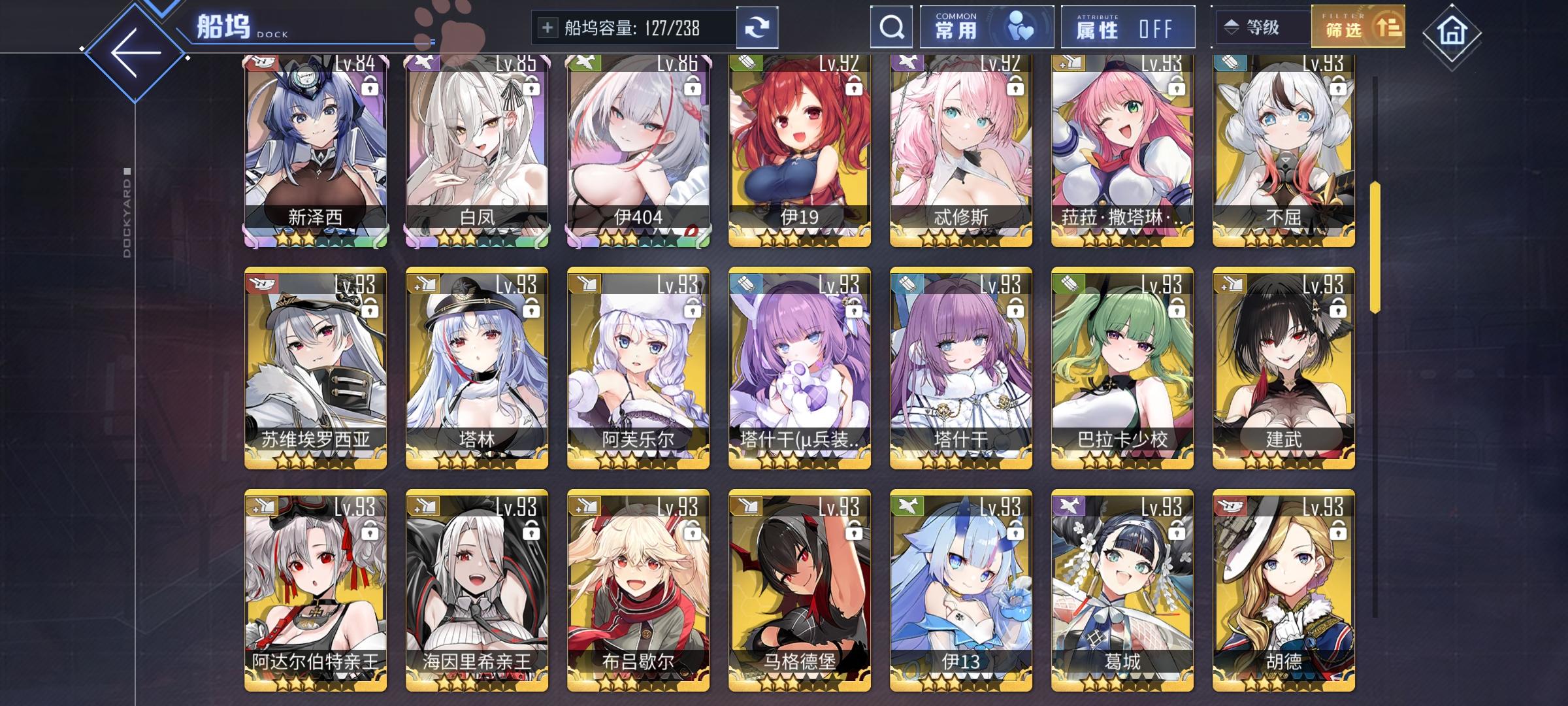Refresh the dock list with the swap icon
This screenshot has width=1568, height=706.
(x=758, y=27)
